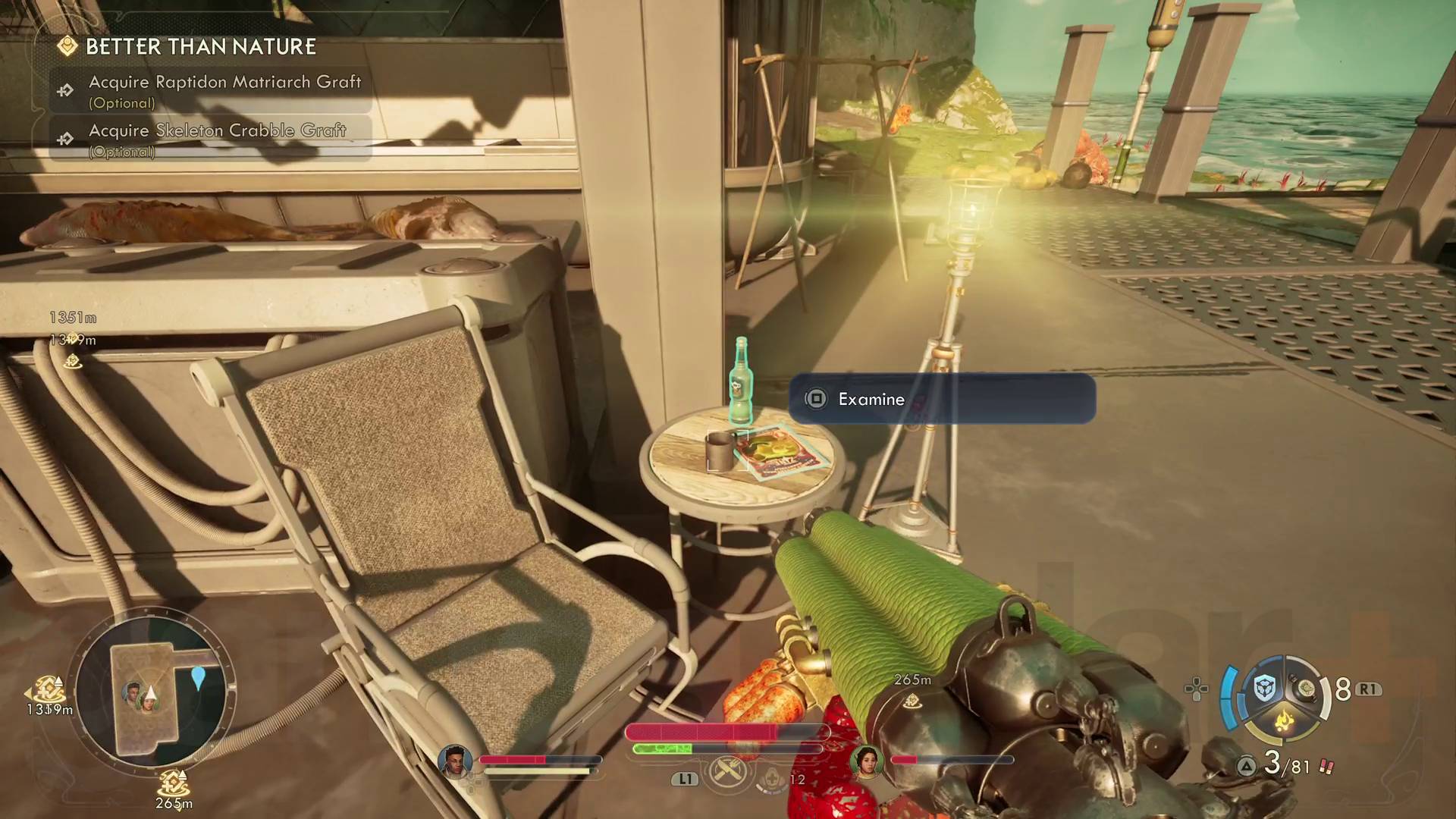The width and height of the screenshot is (1456, 819).
Task: Select the fire damage icon in the weapon wheel
Action: pyautogui.click(x=1285, y=720)
